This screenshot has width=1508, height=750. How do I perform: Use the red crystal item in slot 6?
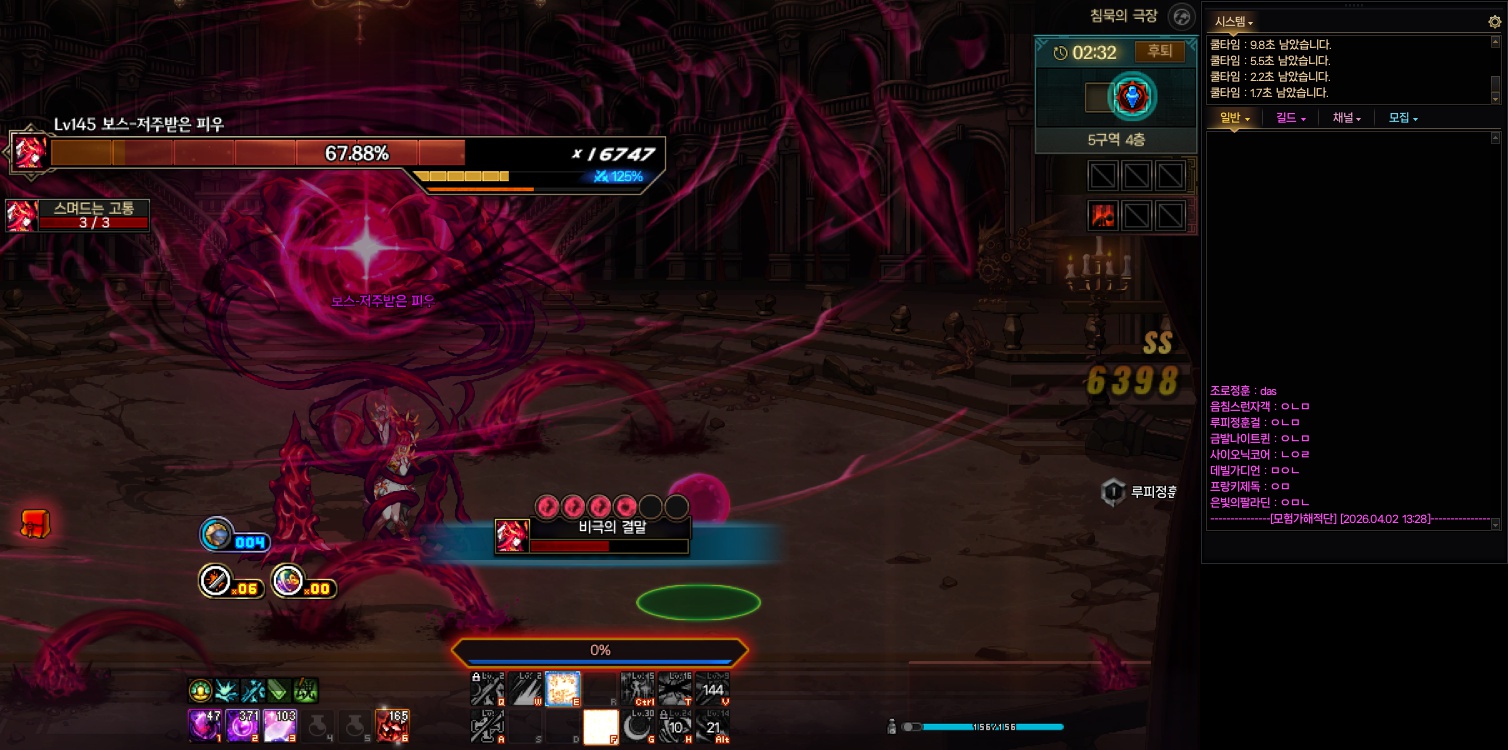[392, 724]
